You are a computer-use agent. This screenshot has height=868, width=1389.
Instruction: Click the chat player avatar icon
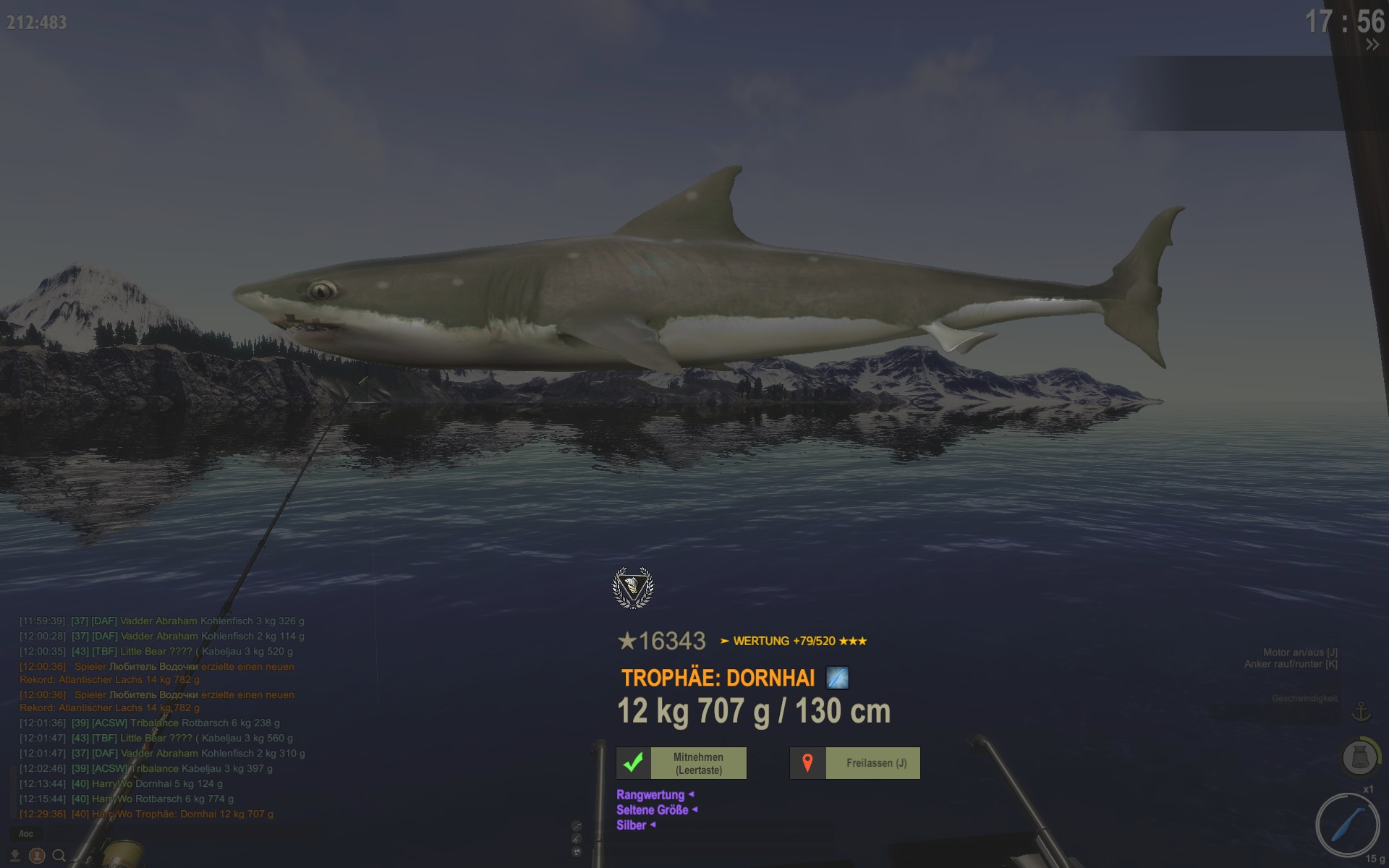[x=37, y=856]
